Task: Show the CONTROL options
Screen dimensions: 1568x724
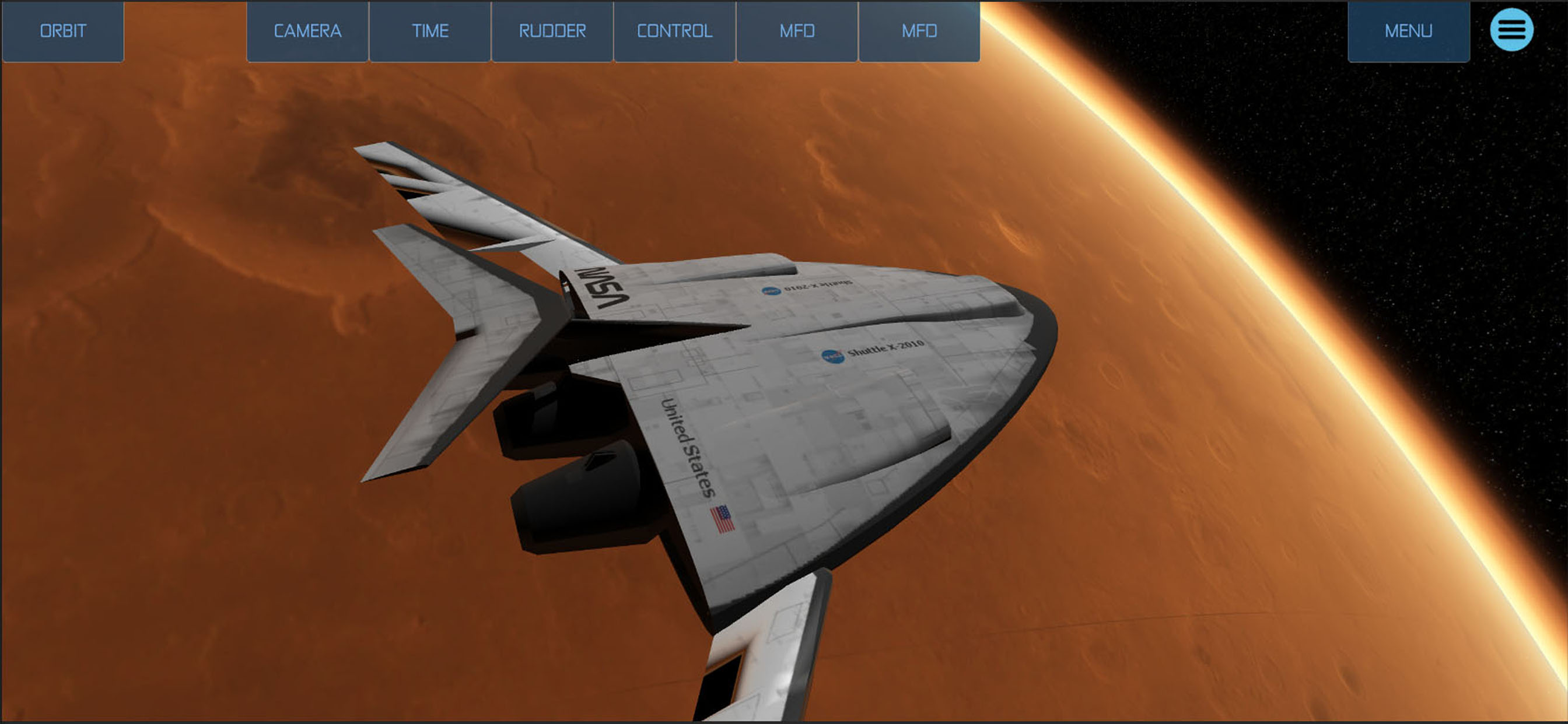Action: click(x=674, y=31)
